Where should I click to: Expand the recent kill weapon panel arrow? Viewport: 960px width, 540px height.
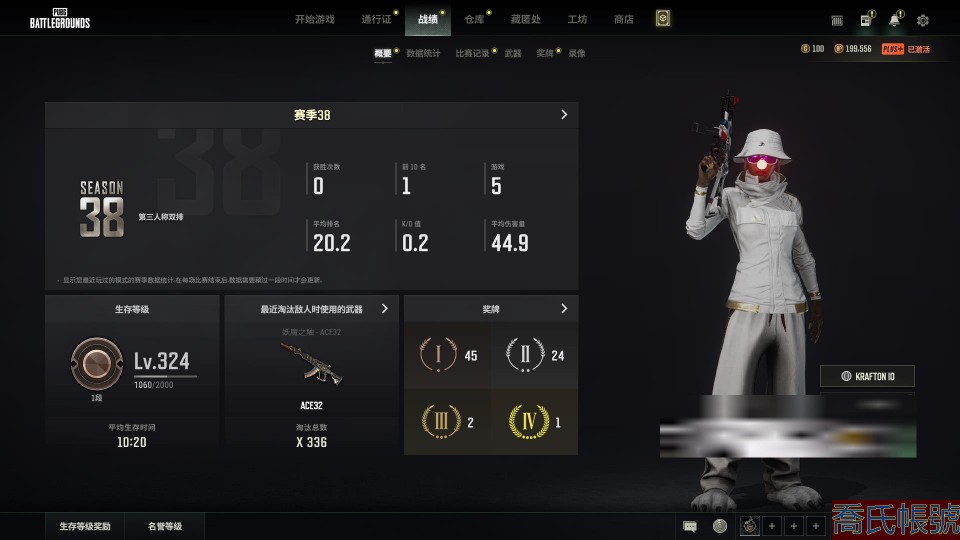pos(385,309)
